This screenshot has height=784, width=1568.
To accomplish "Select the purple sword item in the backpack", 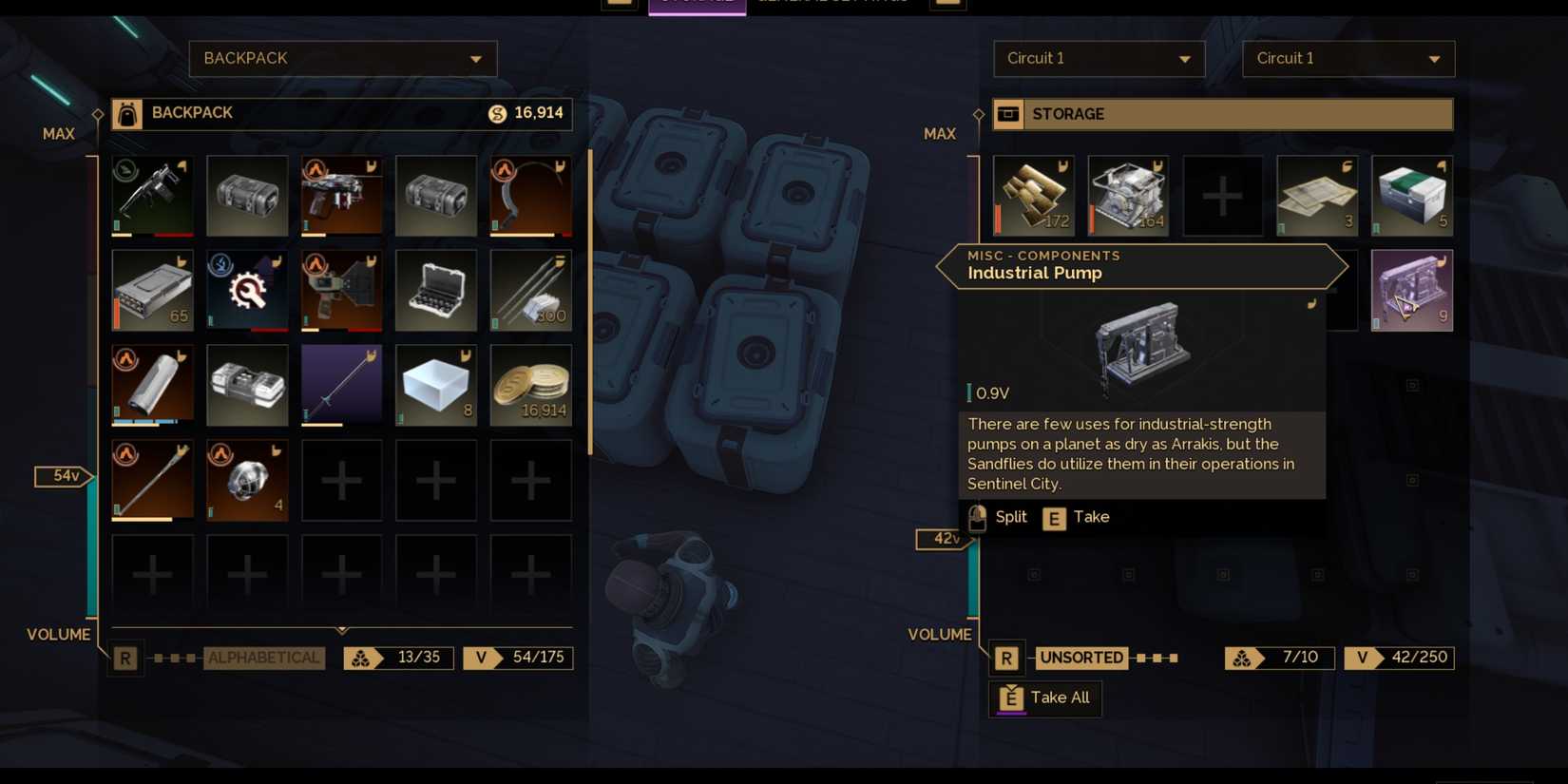I will pos(341,385).
